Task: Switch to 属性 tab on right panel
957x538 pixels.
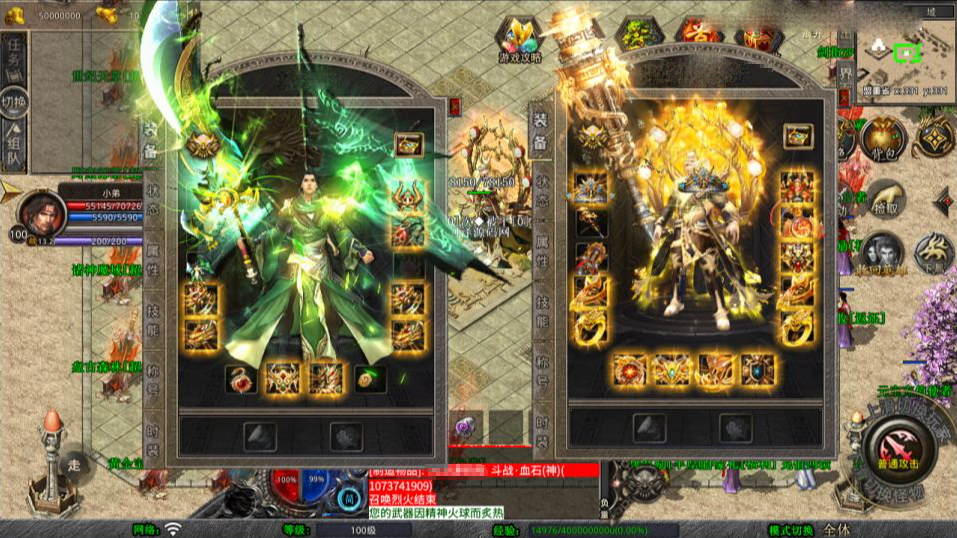Action: [543, 252]
